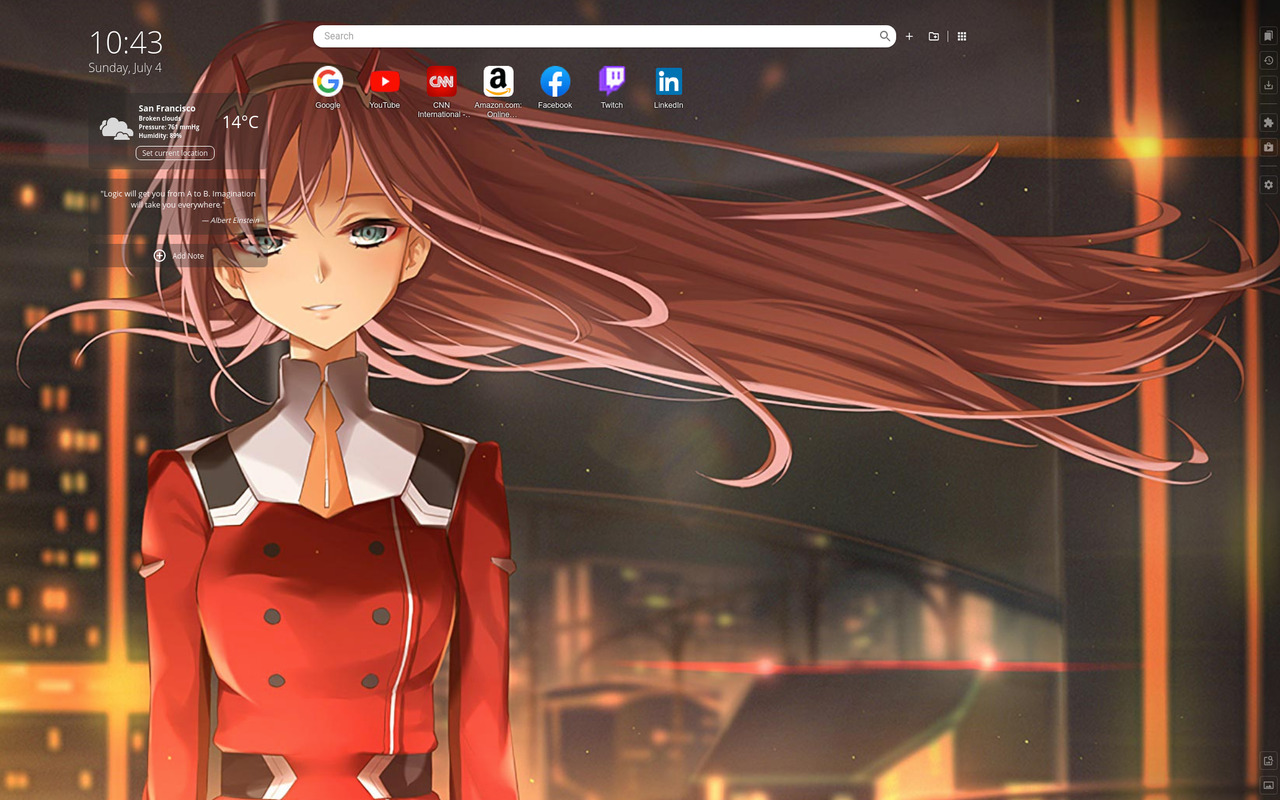Image resolution: width=1280 pixels, height=800 pixels.
Task: View downloads via the sidebar download icon
Action: [x=1268, y=85]
